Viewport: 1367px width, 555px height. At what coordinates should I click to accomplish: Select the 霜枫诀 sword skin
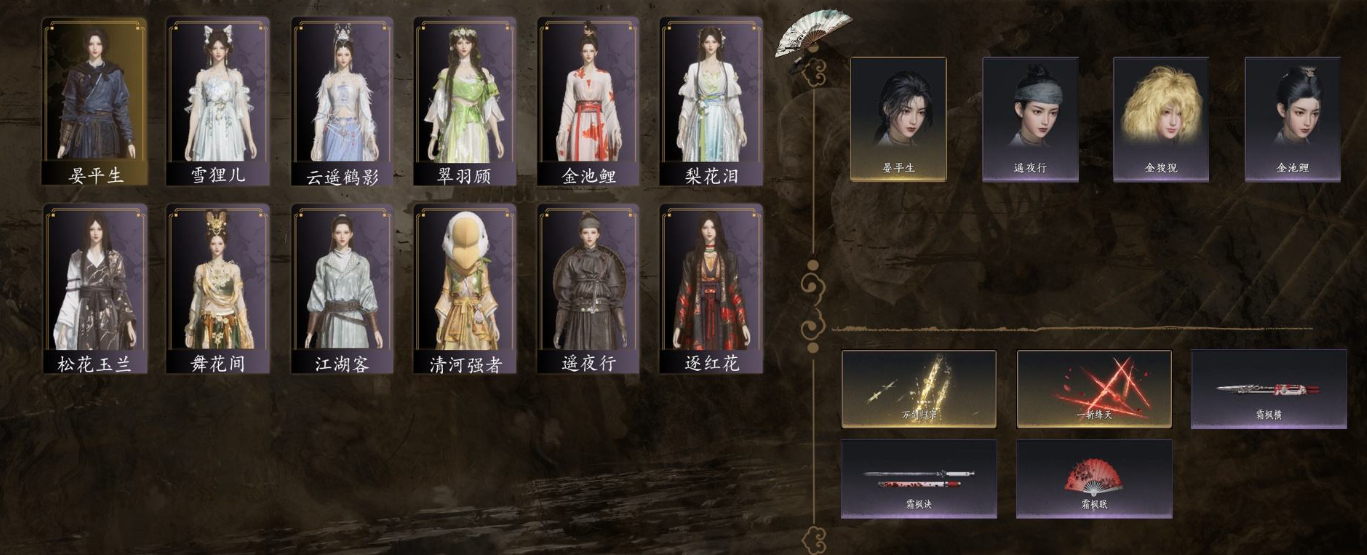[x=919, y=478]
